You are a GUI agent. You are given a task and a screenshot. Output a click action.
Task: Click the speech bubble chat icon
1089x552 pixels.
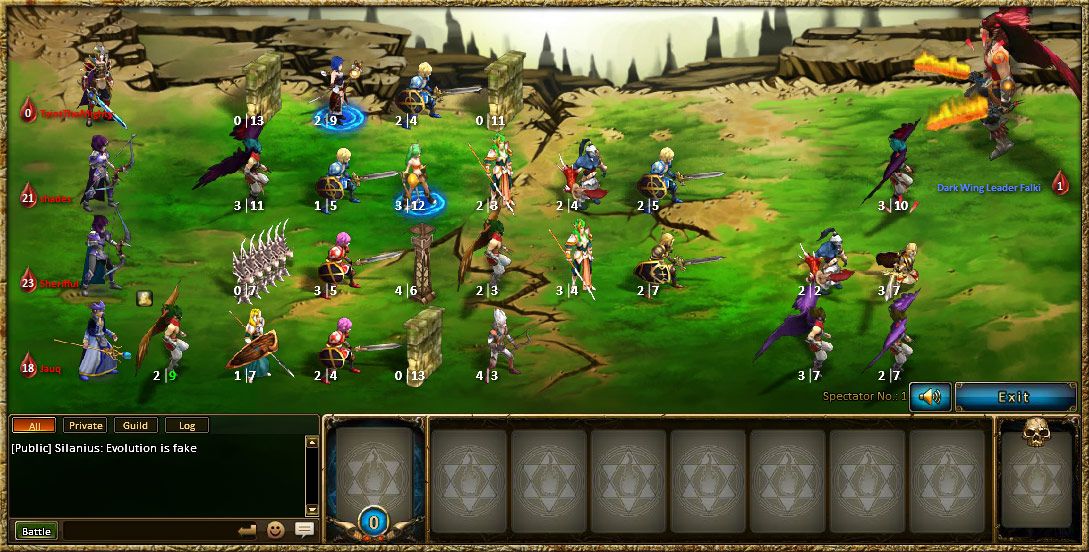[x=304, y=530]
